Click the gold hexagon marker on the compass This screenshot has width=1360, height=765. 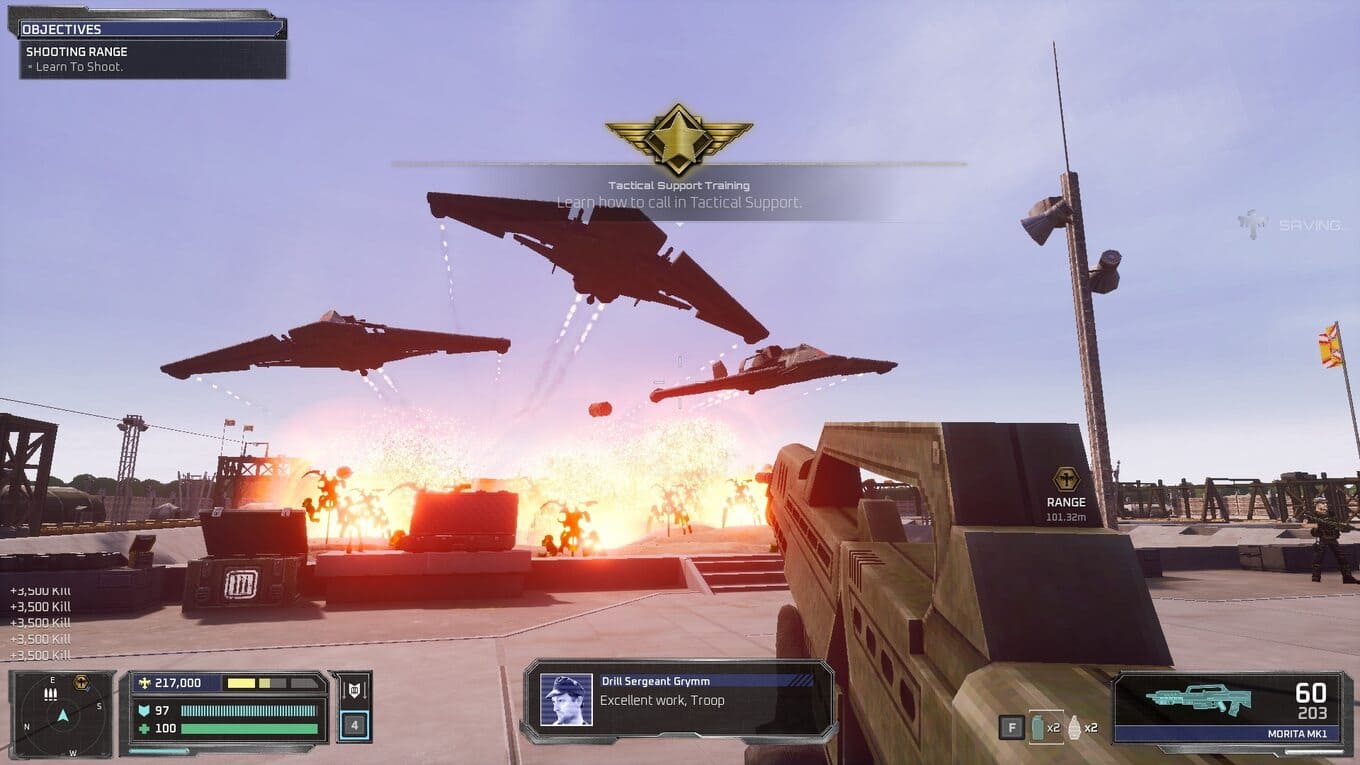pyautogui.click(x=81, y=683)
